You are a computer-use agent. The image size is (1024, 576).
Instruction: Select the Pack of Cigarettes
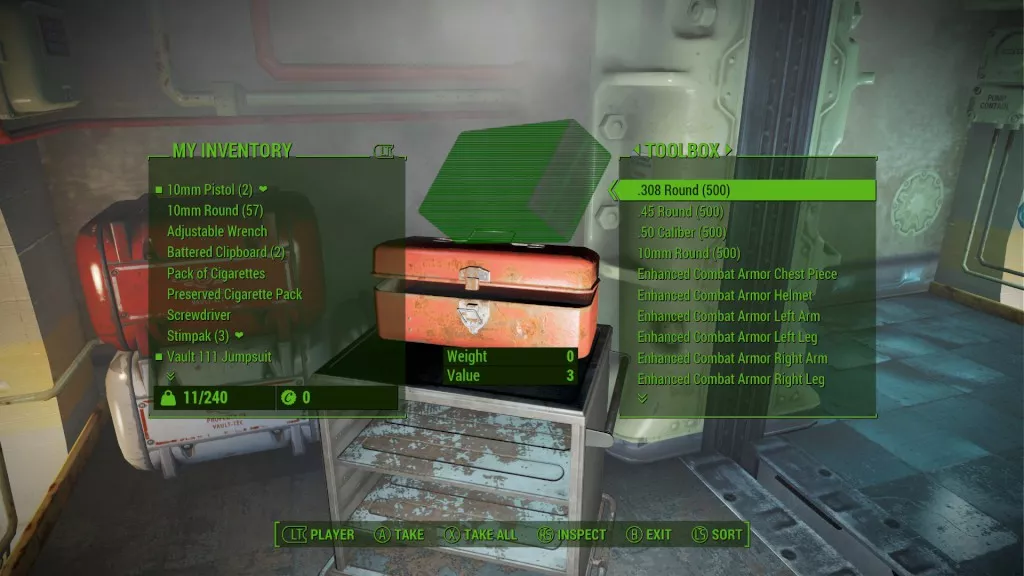216,273
